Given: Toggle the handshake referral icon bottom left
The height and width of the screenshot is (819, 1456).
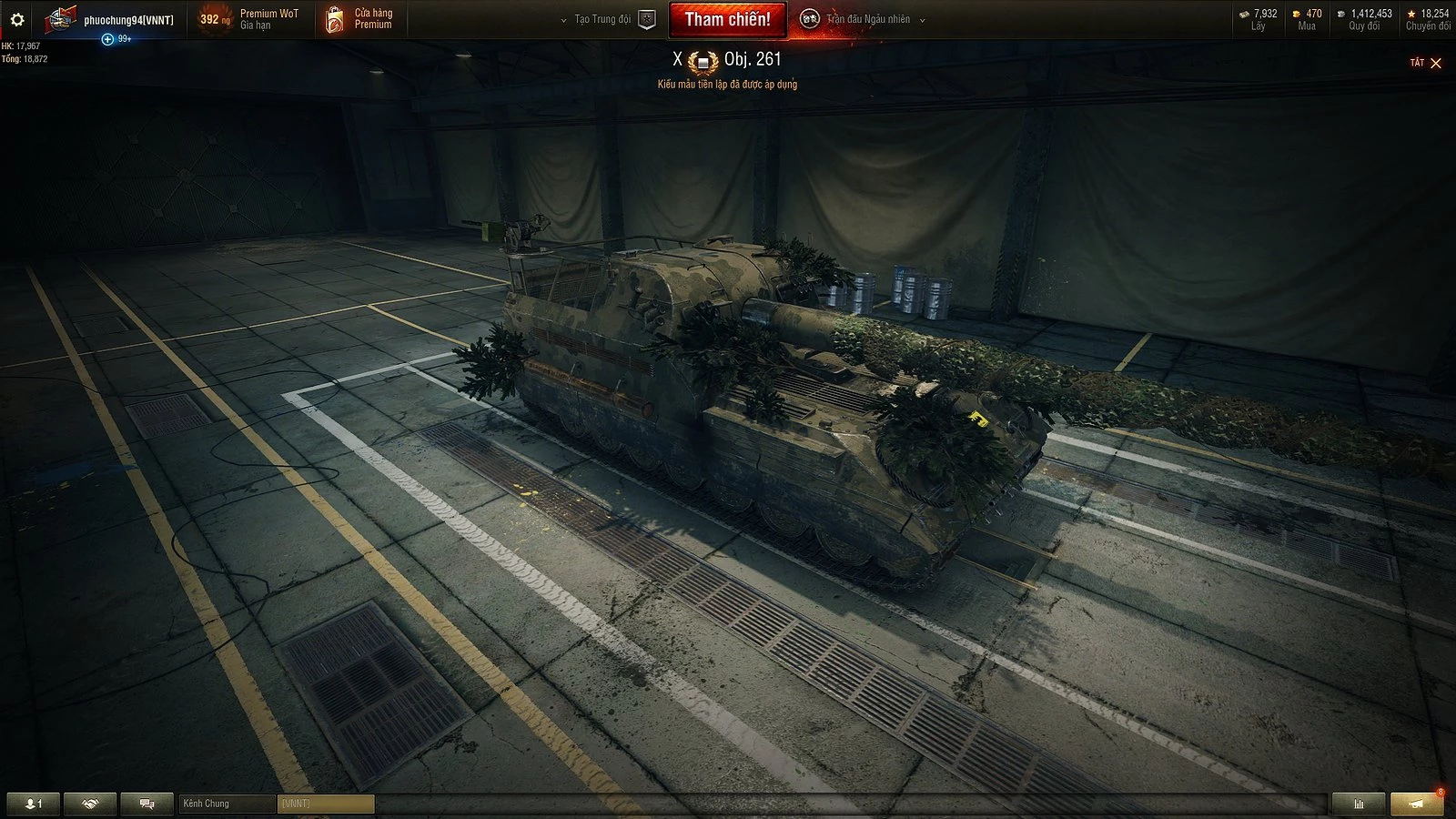Looking at the screenshot, I should click(x=88, y=804).
